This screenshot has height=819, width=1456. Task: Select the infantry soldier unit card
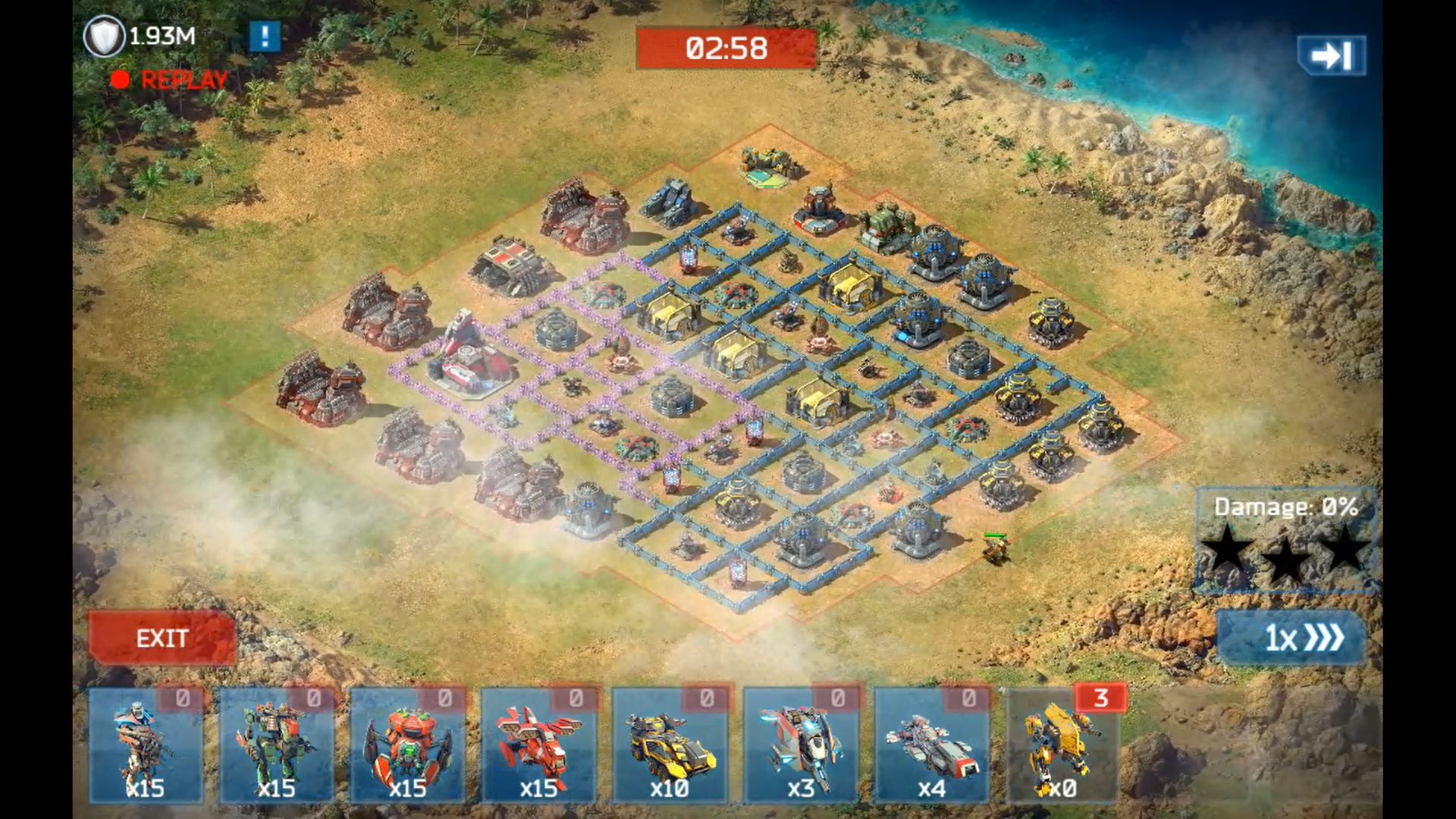click(x=146, y=745)
